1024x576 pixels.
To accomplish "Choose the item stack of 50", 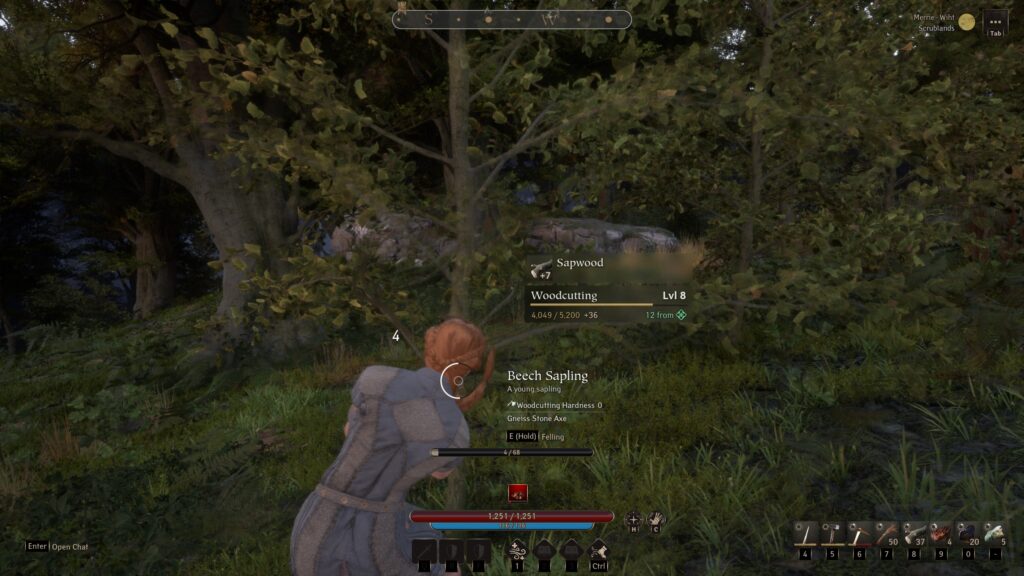I will tap(886, 534).
